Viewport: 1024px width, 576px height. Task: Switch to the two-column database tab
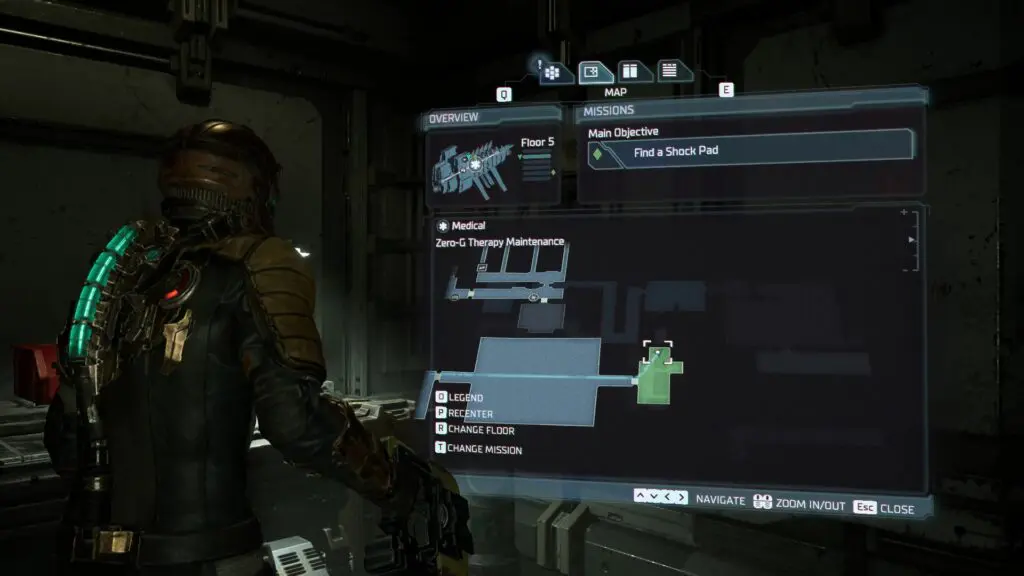[x=631, y=71]
